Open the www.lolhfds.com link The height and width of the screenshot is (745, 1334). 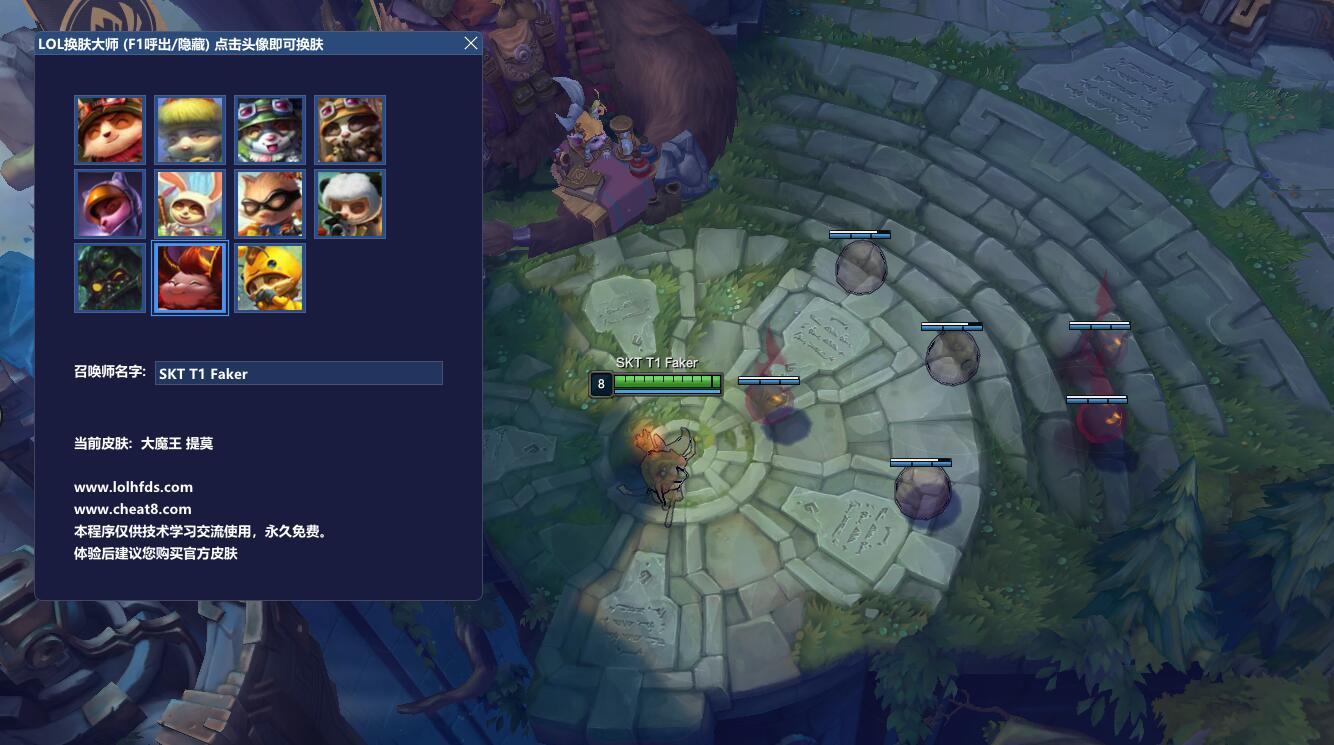click(x=133, y=487)
